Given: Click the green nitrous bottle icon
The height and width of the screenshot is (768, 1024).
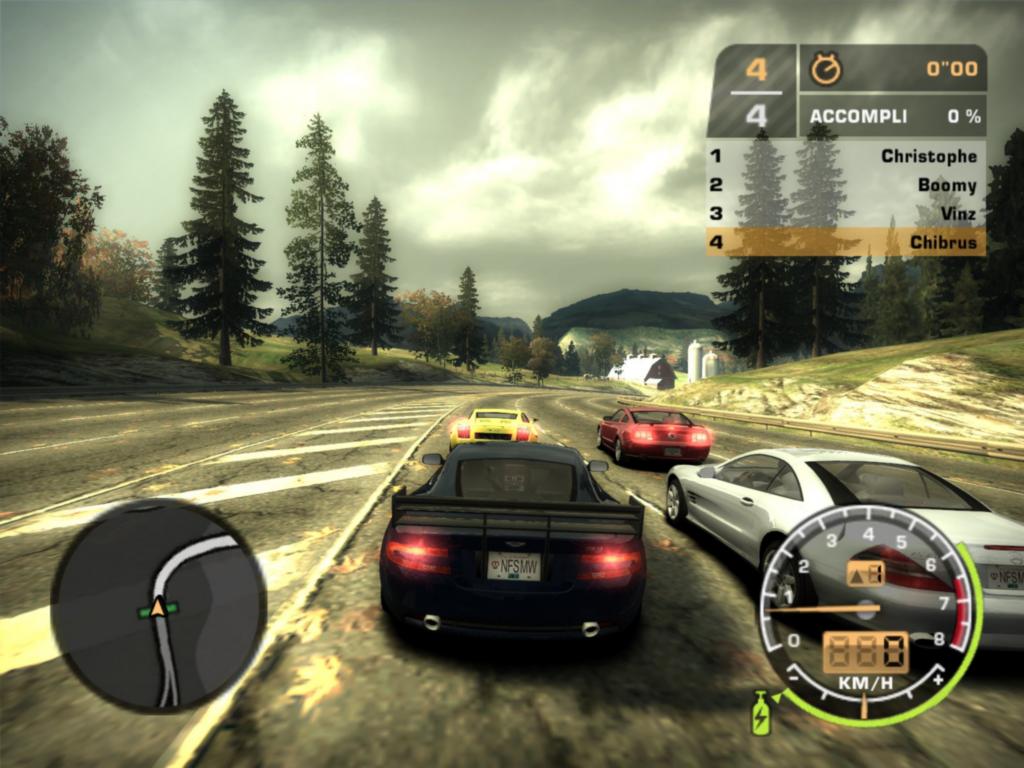Looking at the screenshot, I should [761, 712].
